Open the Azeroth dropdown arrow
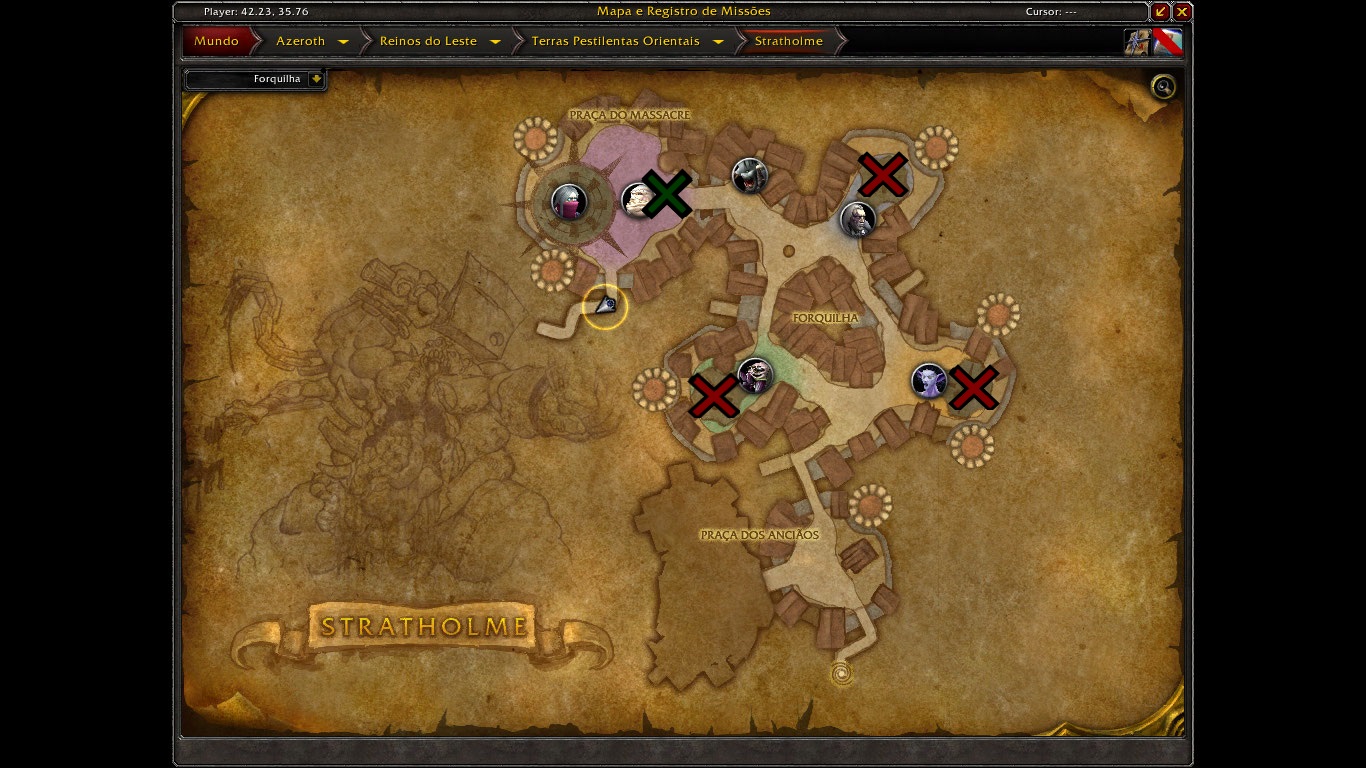Screen dimensions: 1366x768 344,41
